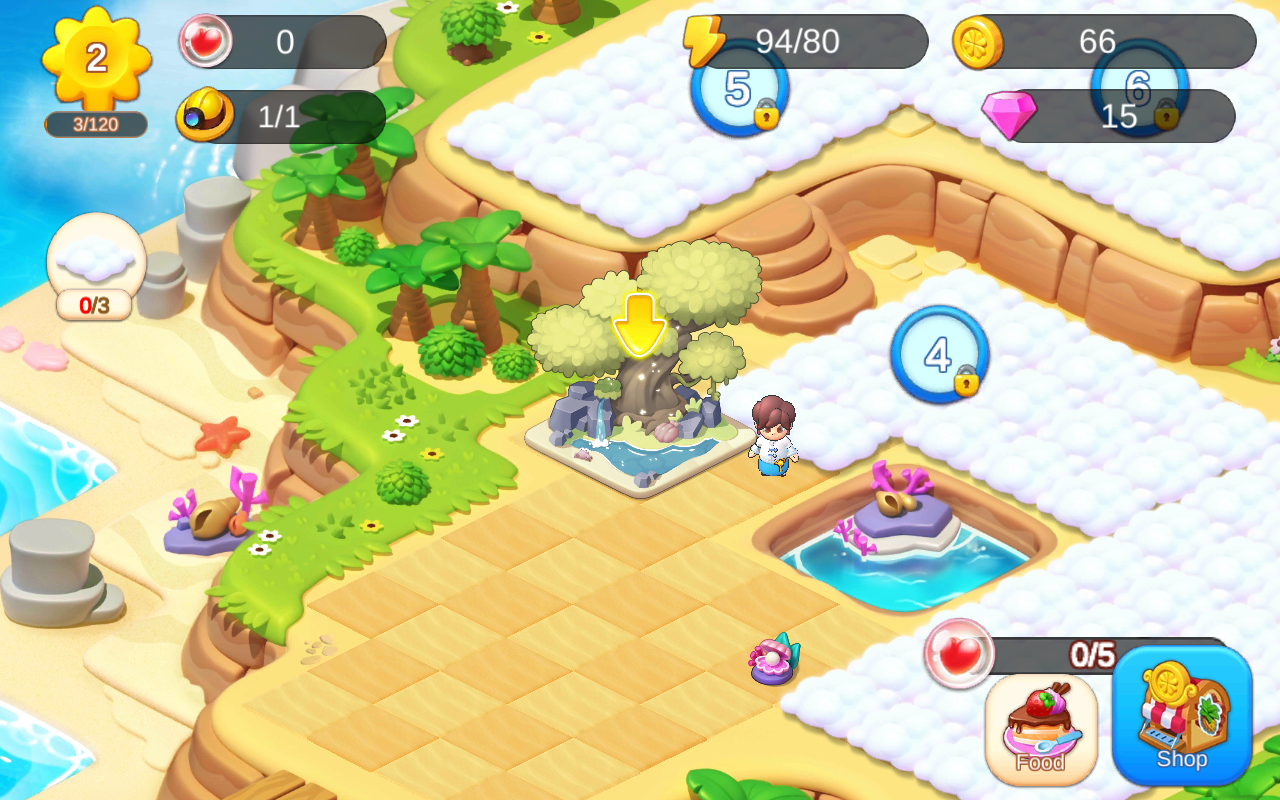
Task: Open the Food menu icon
Action: point(1043,728)
